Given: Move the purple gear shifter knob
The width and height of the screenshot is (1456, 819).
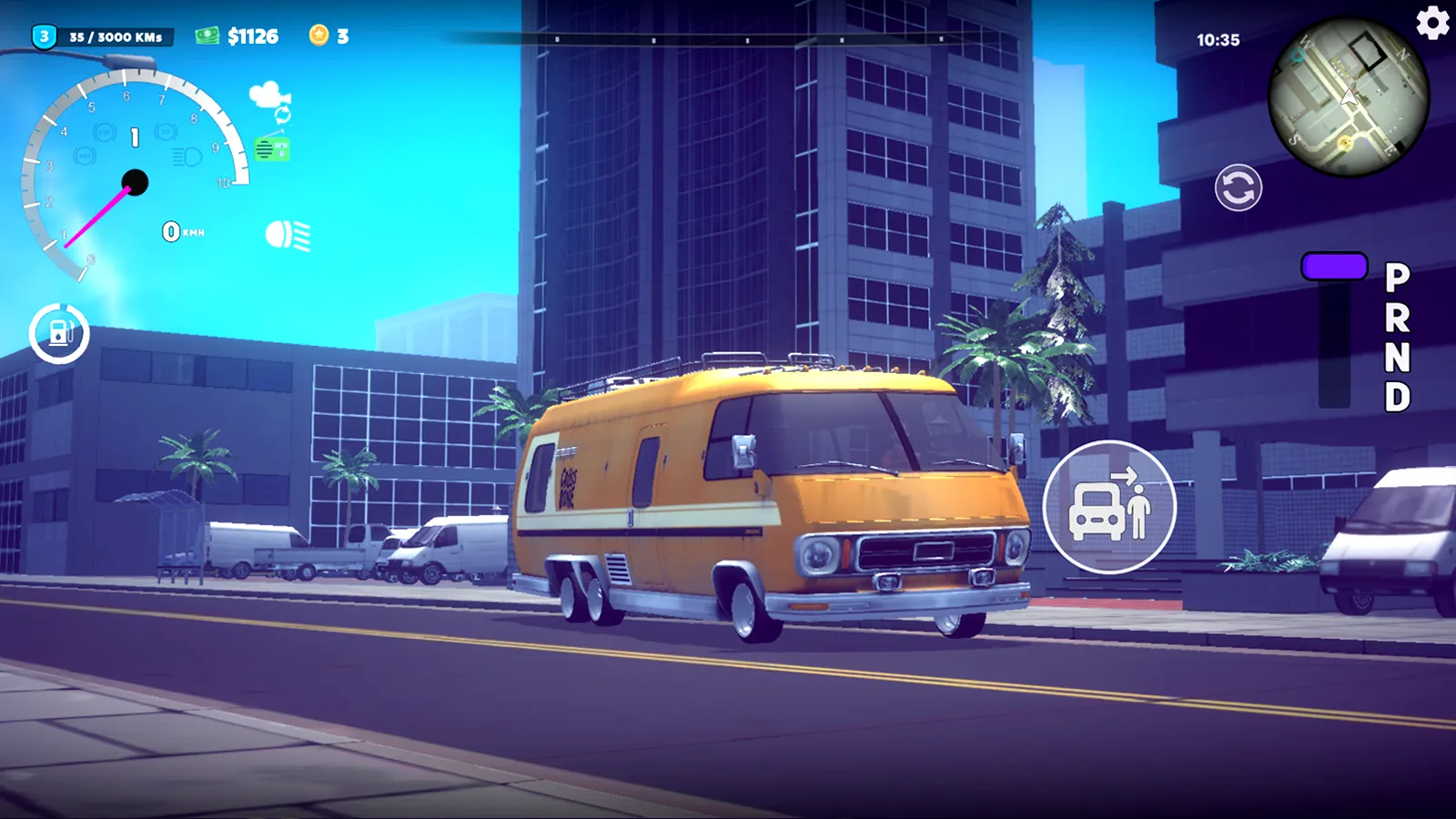Looking at the screenshot, I should [1333, 267].
